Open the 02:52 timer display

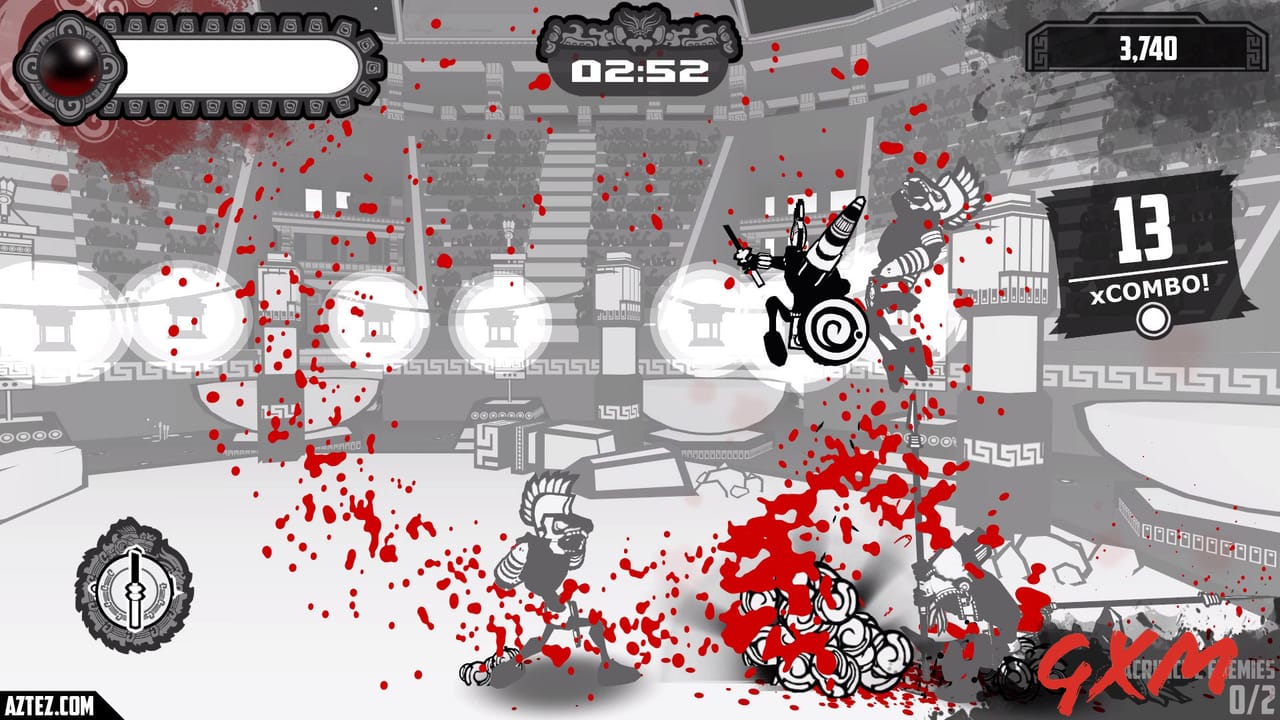coord(640,70)
